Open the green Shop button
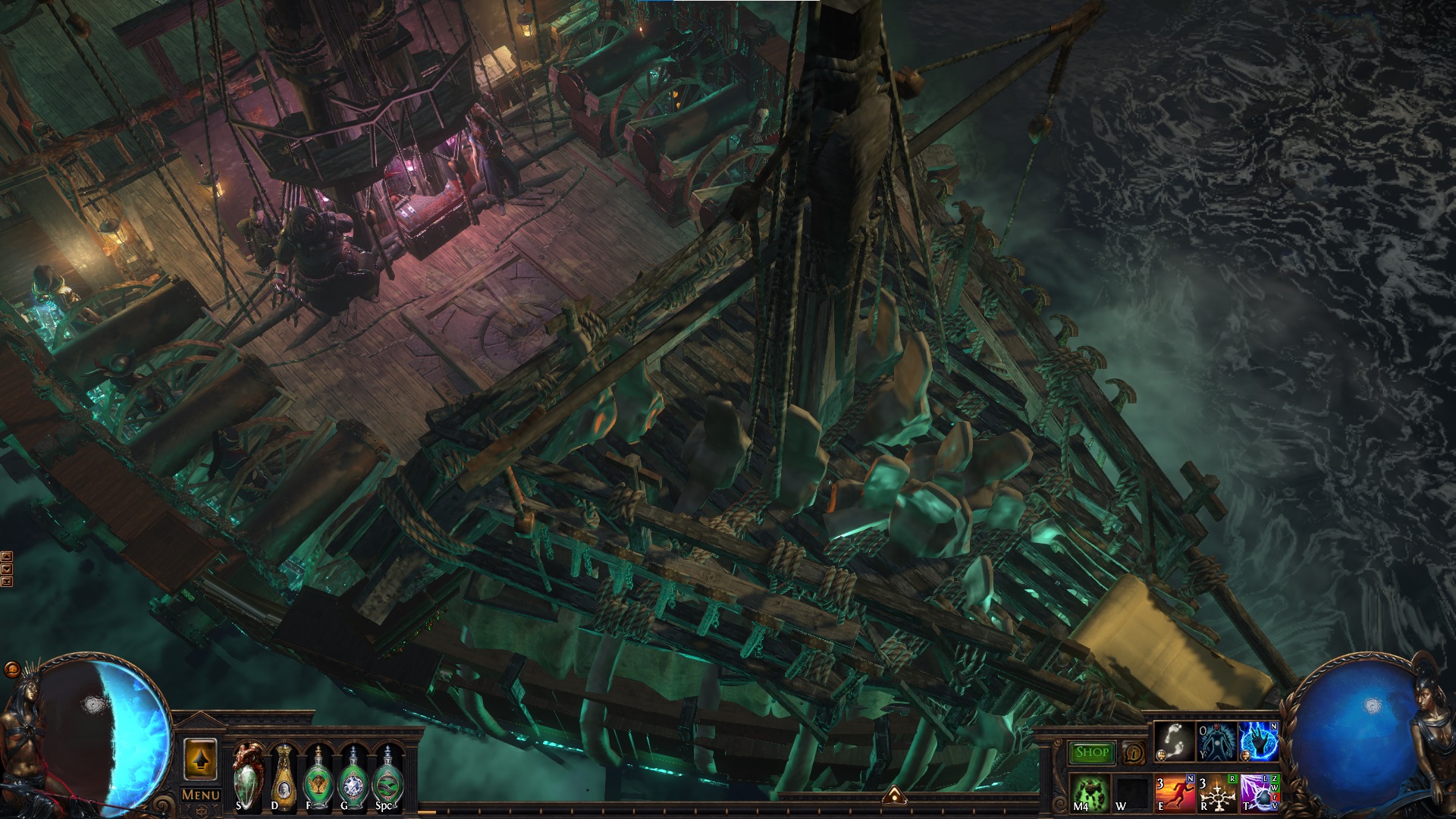The width and height of the screenshot is (1456, 819). [1092, 752]
